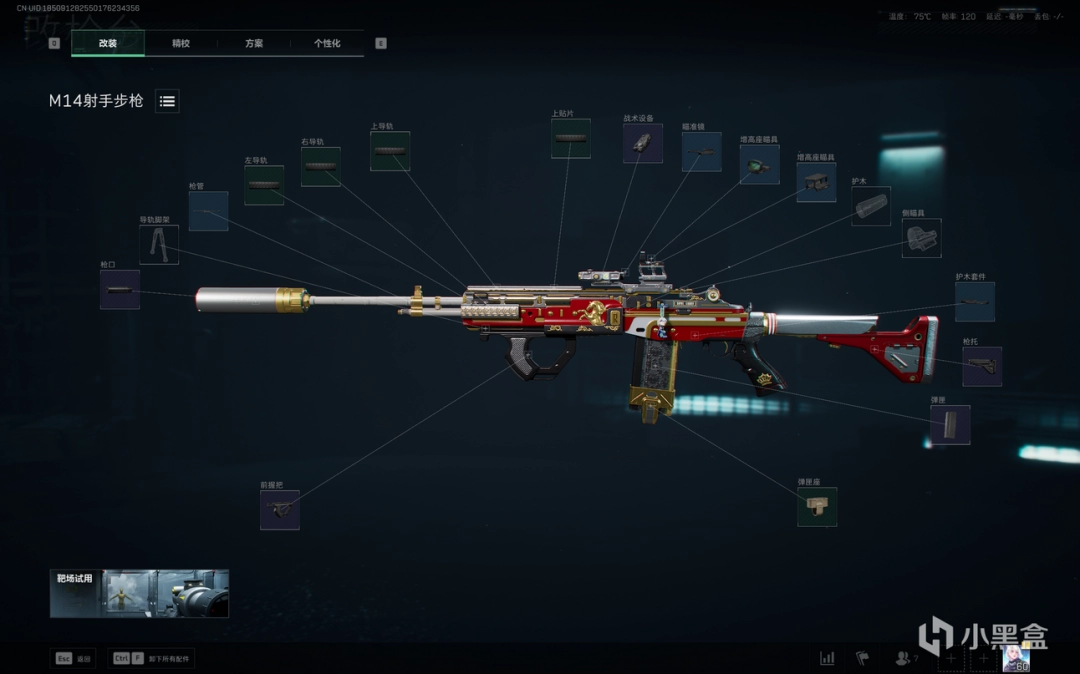This screenshot has height=674, width=1080.
Task: Open the 枪管 barrel slot
Action: 208,211
